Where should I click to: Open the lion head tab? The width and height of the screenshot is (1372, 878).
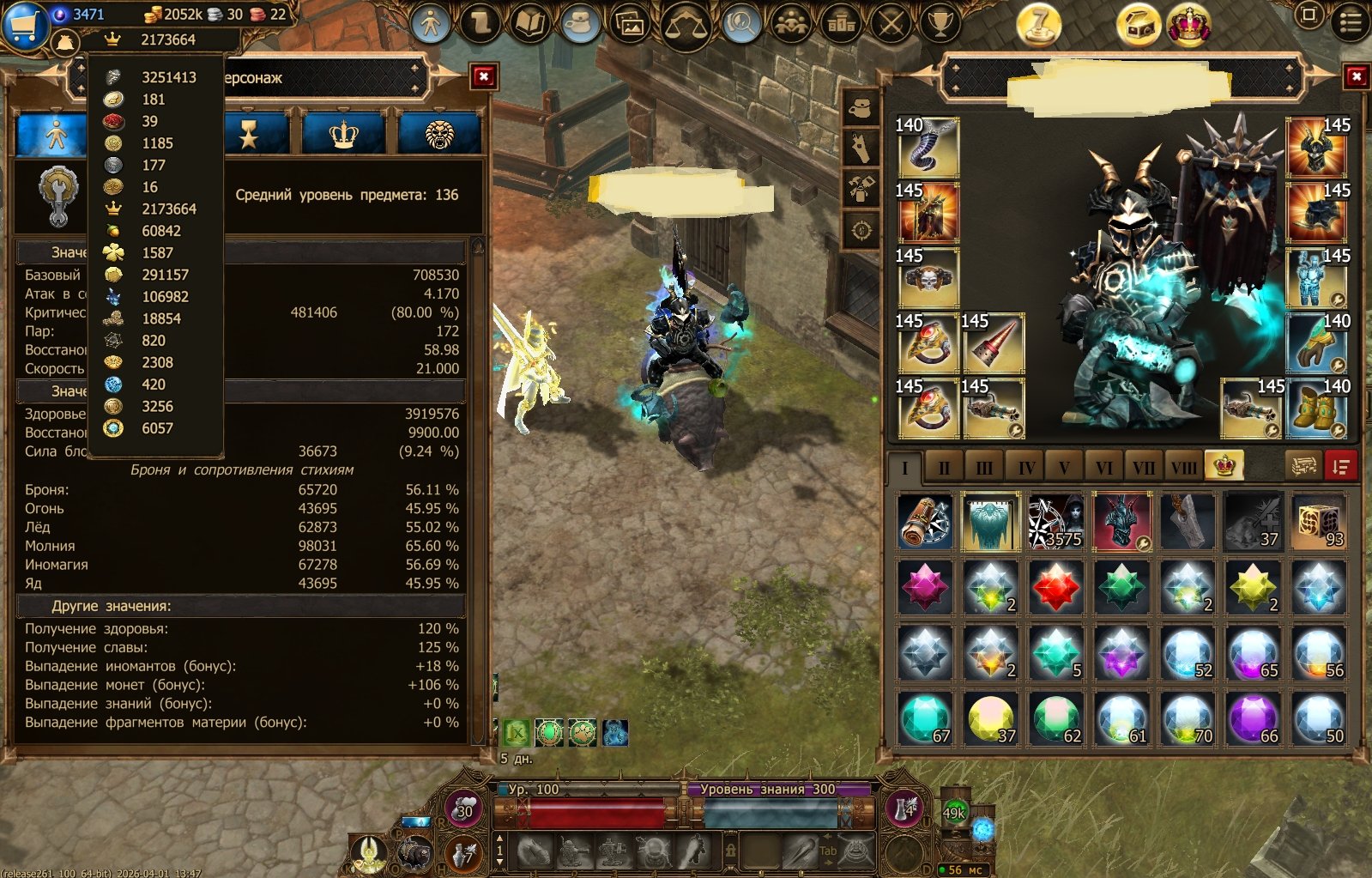tap(439, 135)
